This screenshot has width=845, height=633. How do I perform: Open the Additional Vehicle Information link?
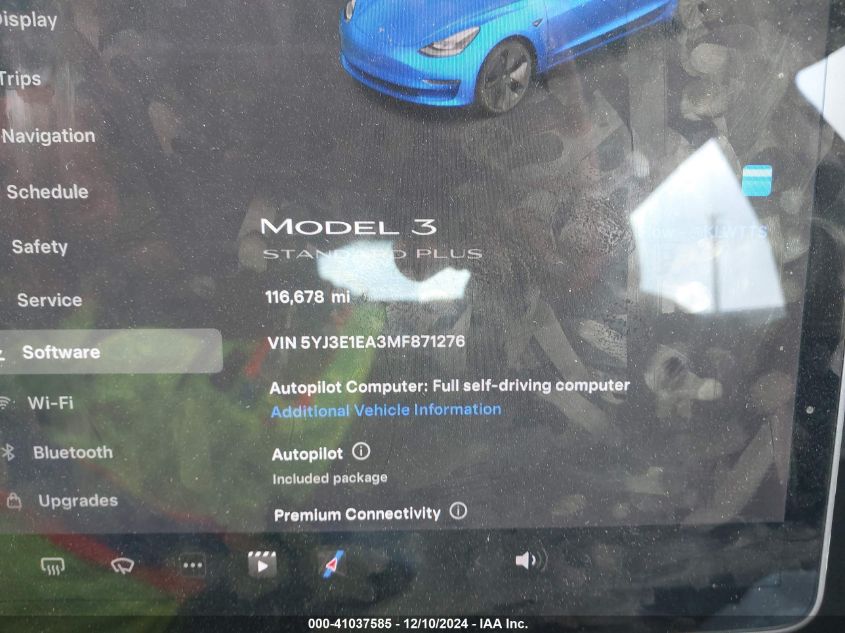click(386, 410)
